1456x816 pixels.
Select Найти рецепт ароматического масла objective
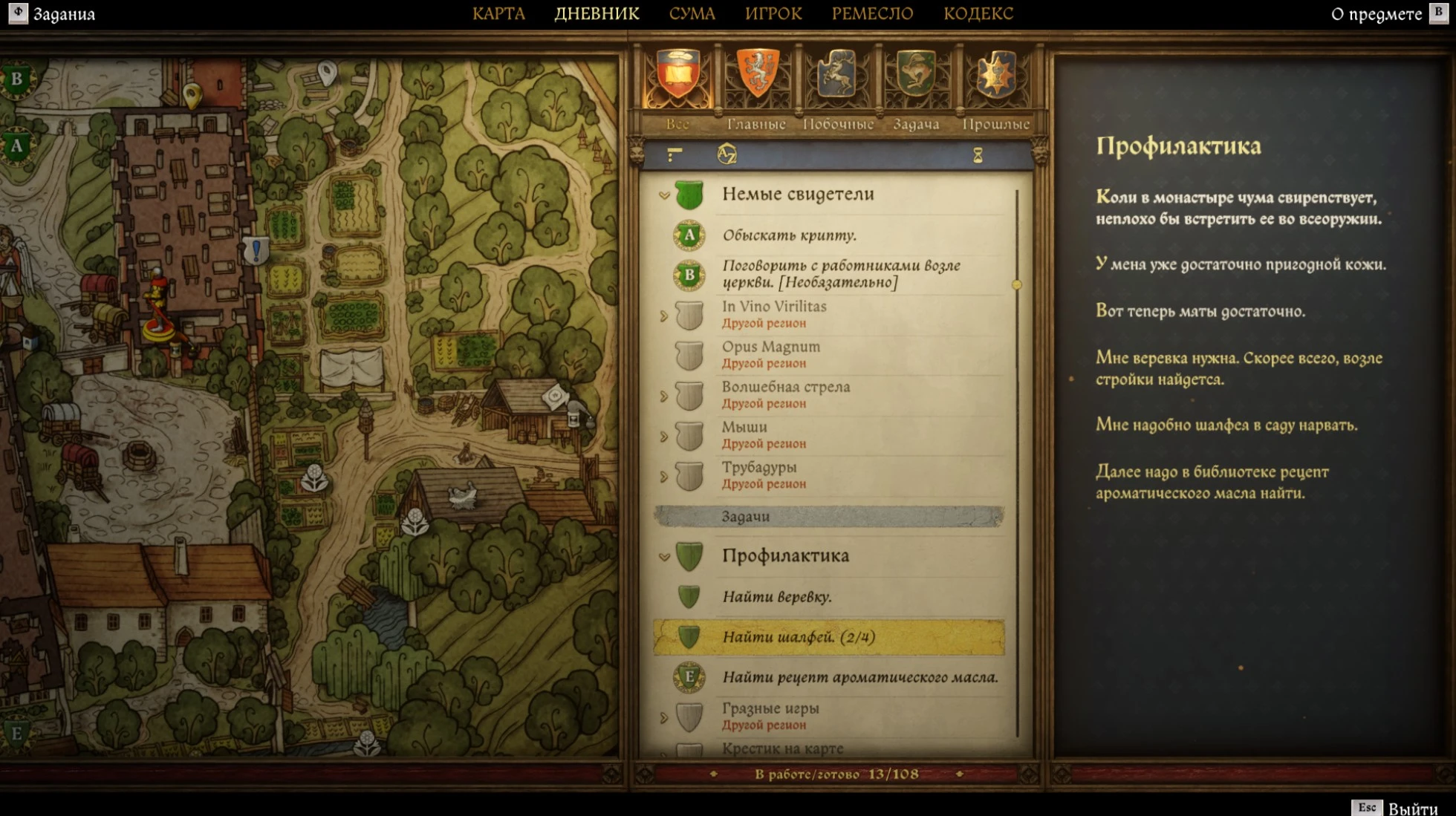pyautogui.click(x=859, y=677)
